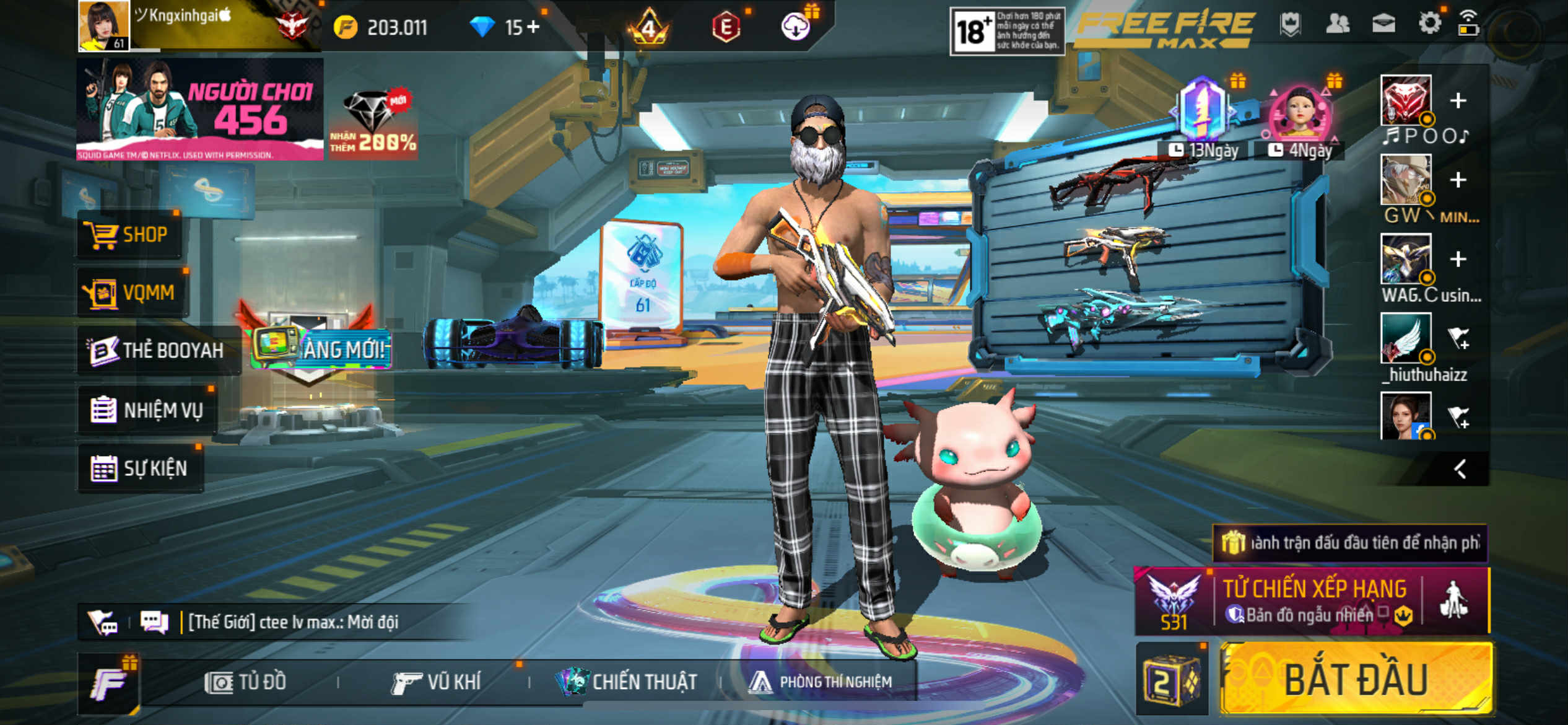The image size is (1568, 725).
Task: Switch to the TỦ ĐỒ wardrobe tab
Action: [x=246, y=682]
